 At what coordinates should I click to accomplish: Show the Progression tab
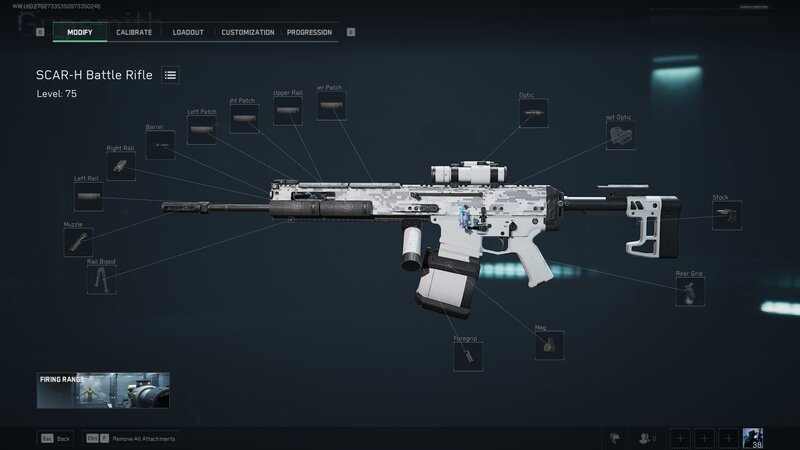310,32
